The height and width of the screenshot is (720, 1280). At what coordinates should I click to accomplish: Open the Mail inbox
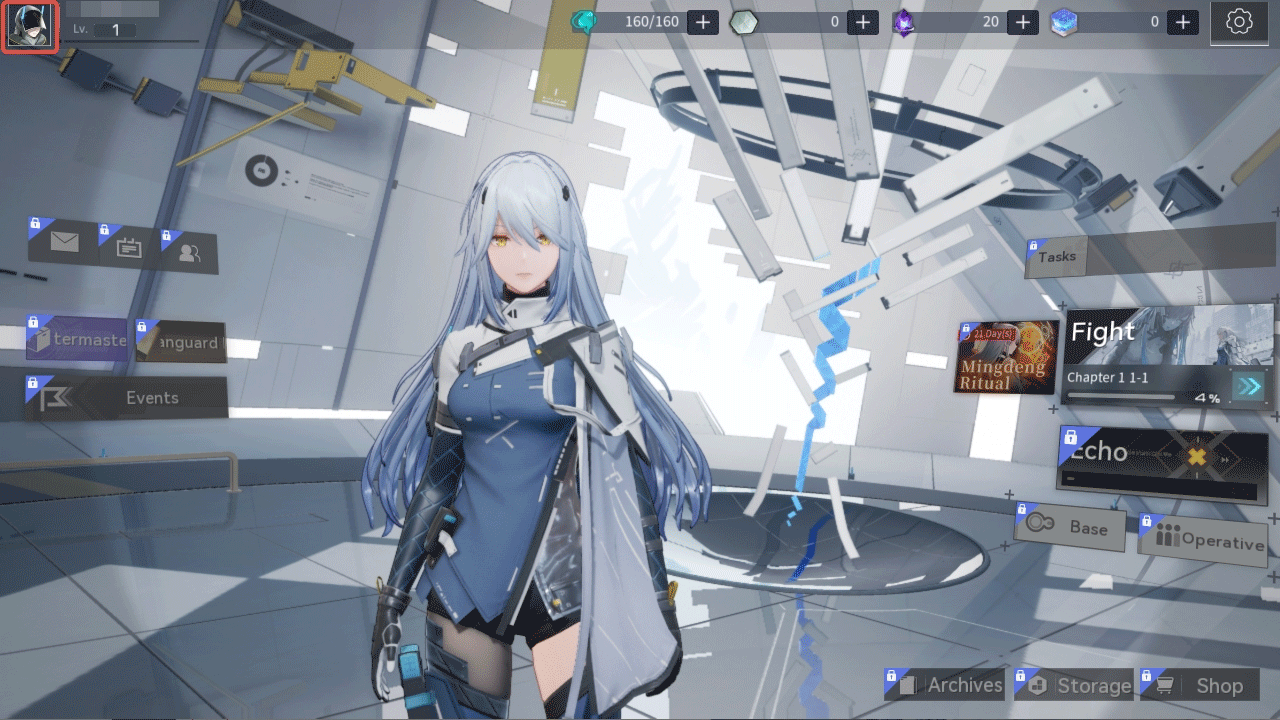(63, 241)
